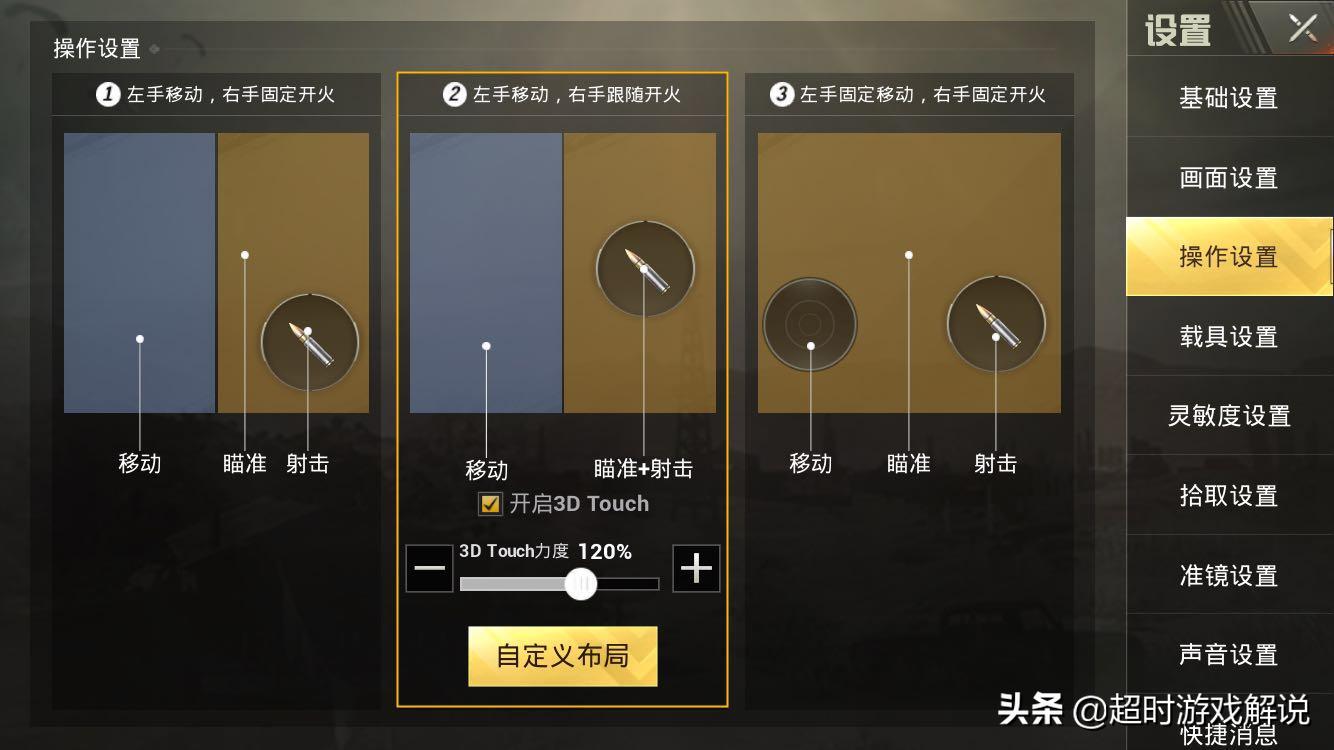This screenshot has width=1334, height=750.
Task: Click the movement joystick icon in layout 3
Action: (809, 324)
